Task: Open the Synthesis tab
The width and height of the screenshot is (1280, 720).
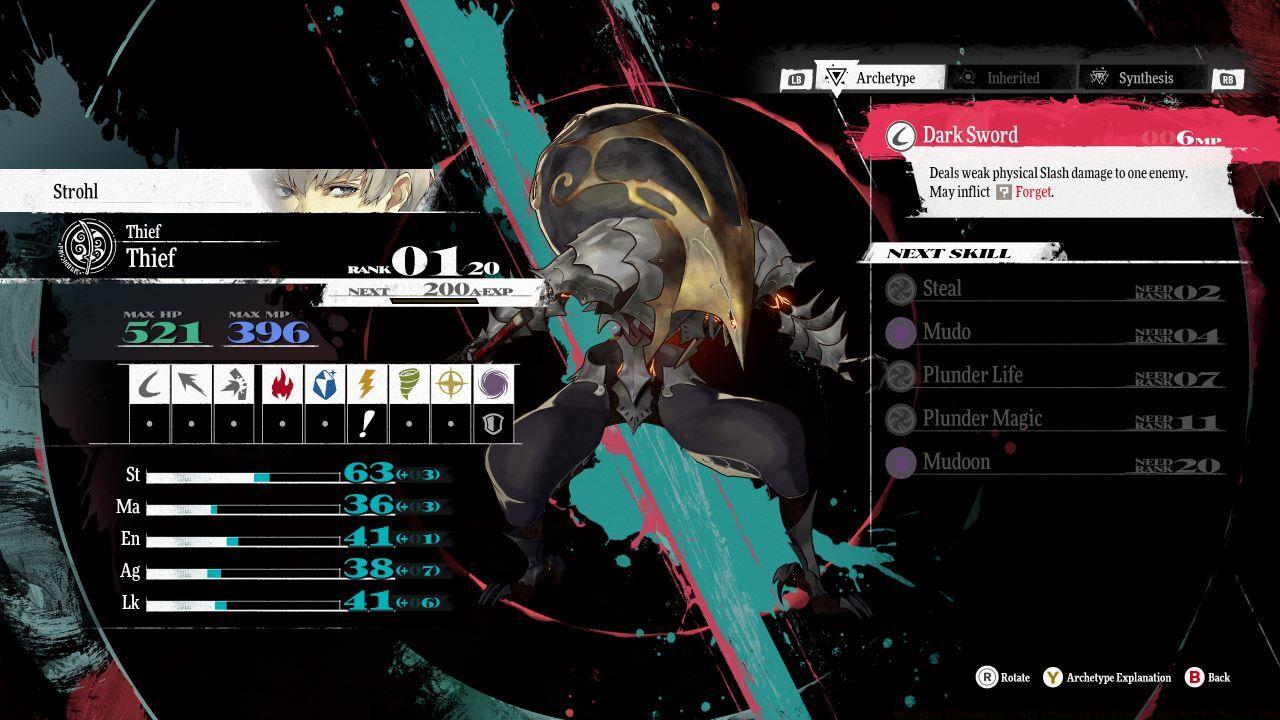Action: tap(1140, 77)
